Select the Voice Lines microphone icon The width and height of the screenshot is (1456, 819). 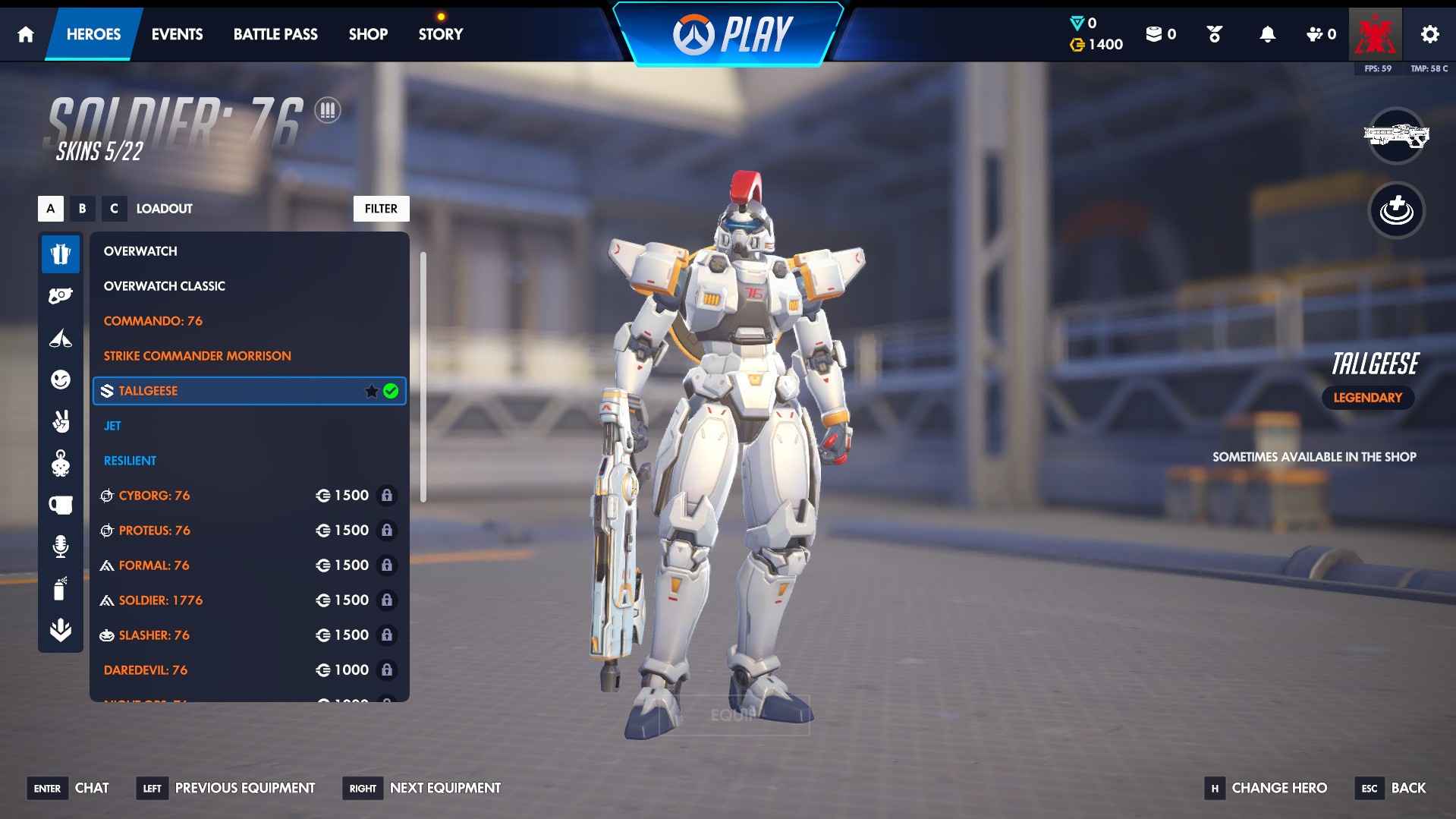61,546
